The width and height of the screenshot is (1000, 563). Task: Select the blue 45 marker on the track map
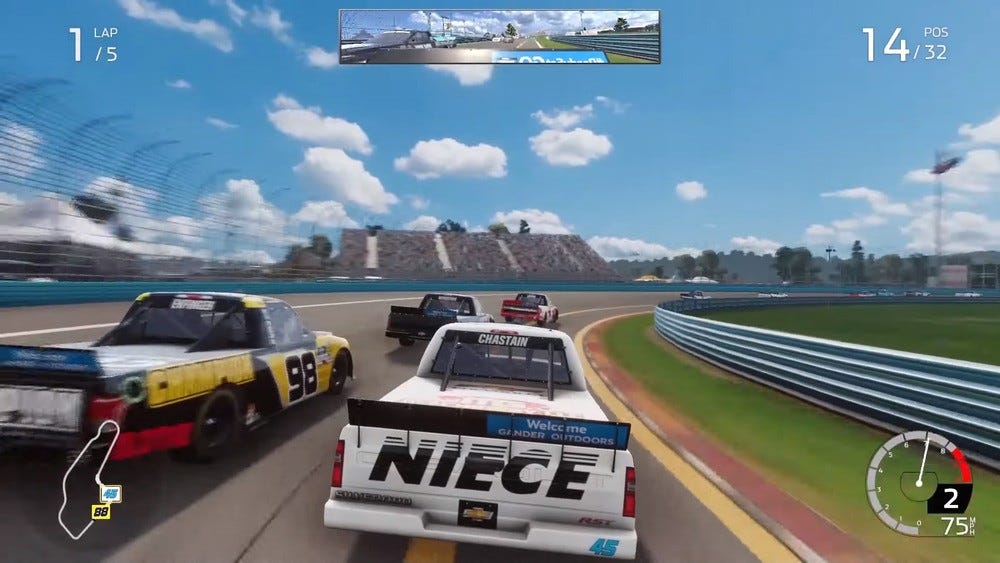pos(110,493)
